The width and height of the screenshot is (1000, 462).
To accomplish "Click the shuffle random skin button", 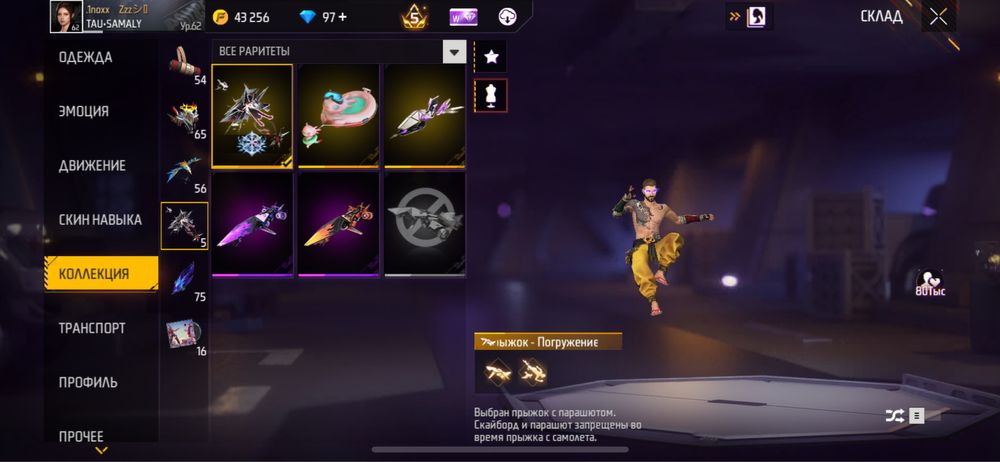I will [x=894, y=416].
